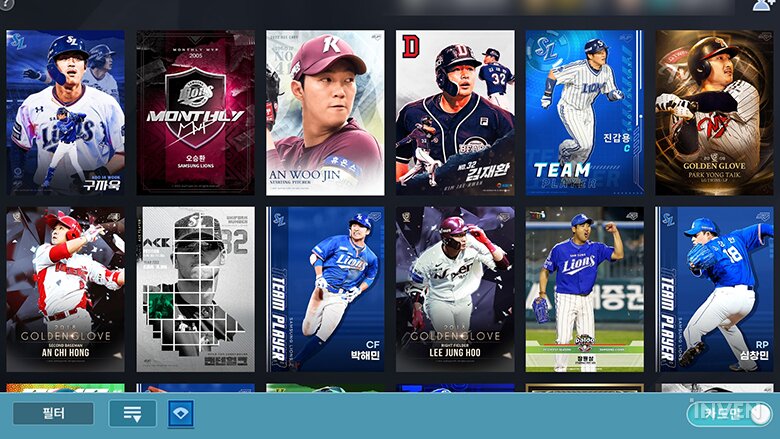Select the 구자욱 Samsung Lions card

click(66, 112)
